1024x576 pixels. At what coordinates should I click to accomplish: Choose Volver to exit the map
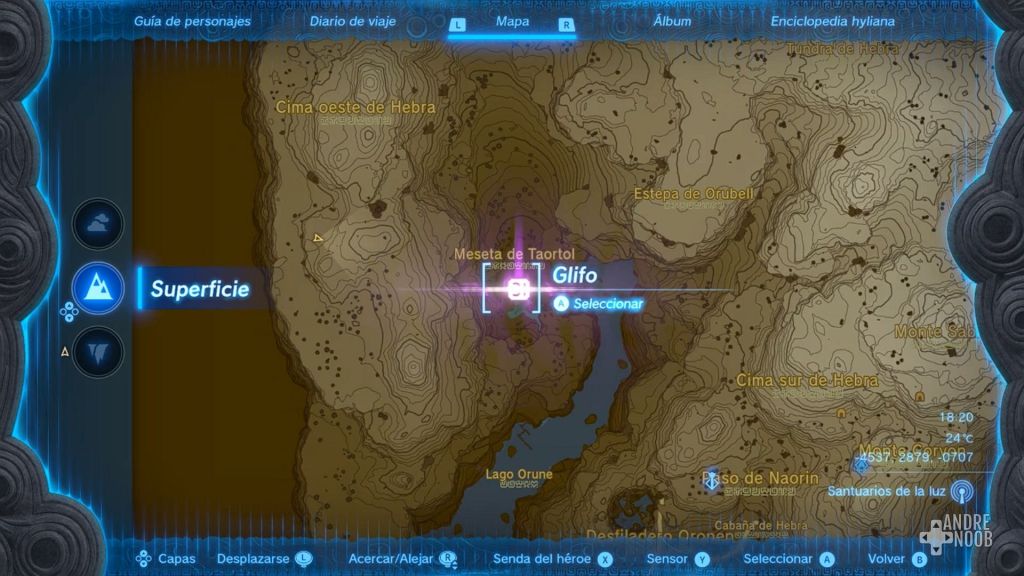pos(897,559)
